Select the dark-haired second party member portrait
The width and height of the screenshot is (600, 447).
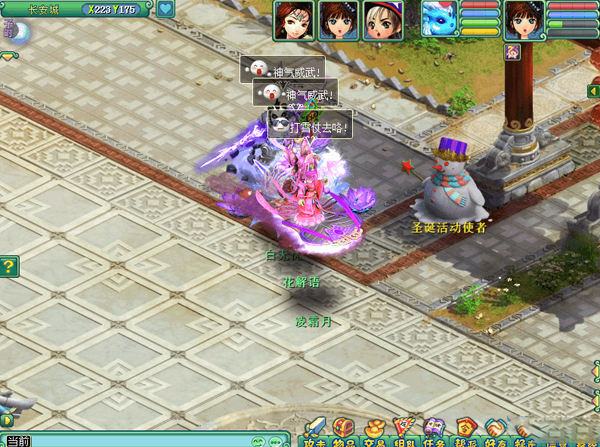tap(339, 20)
